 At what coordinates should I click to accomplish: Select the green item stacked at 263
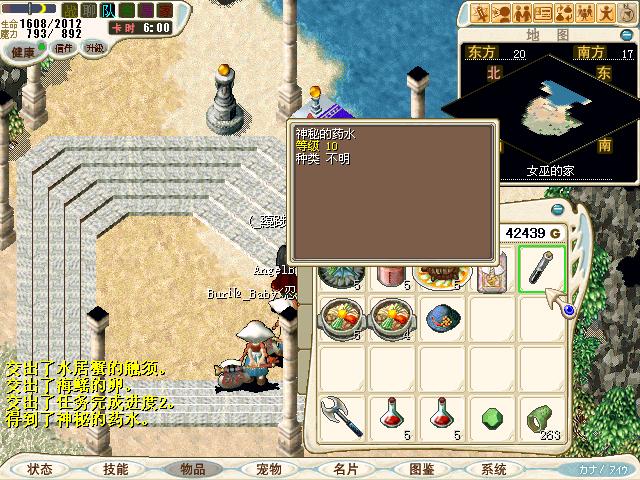(541, 416)
